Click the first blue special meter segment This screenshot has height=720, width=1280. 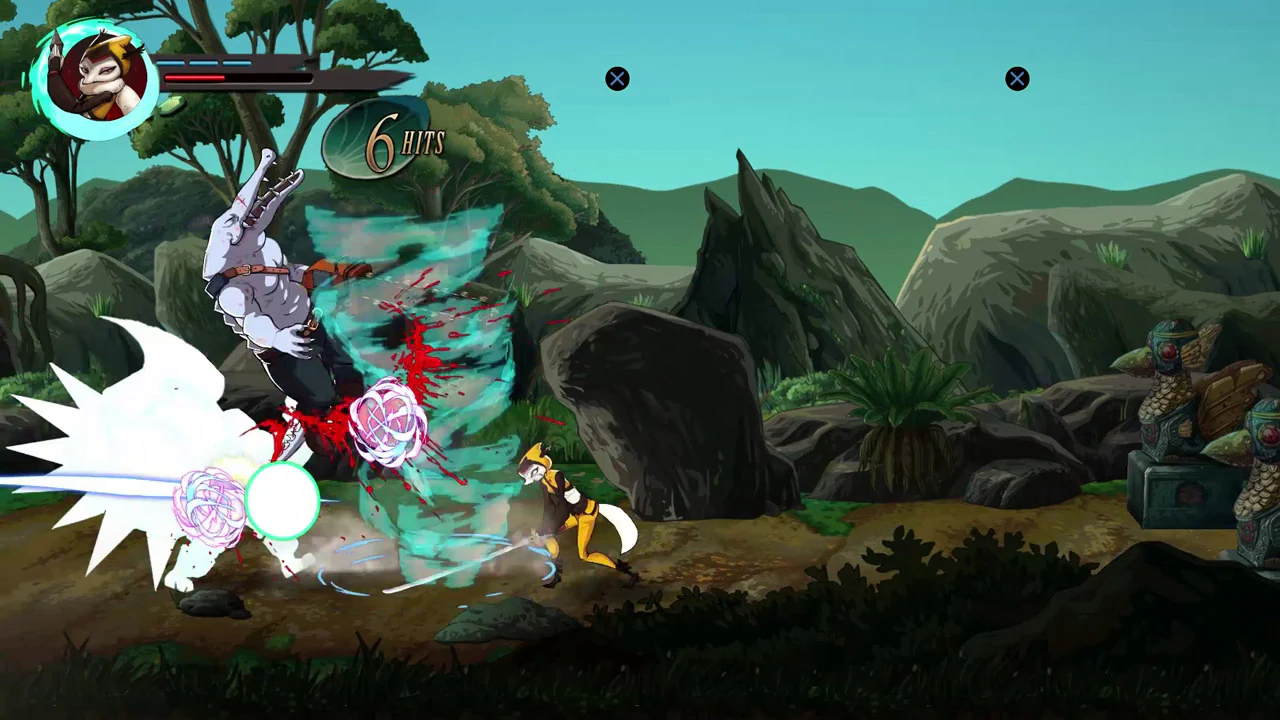coord(170,62)
